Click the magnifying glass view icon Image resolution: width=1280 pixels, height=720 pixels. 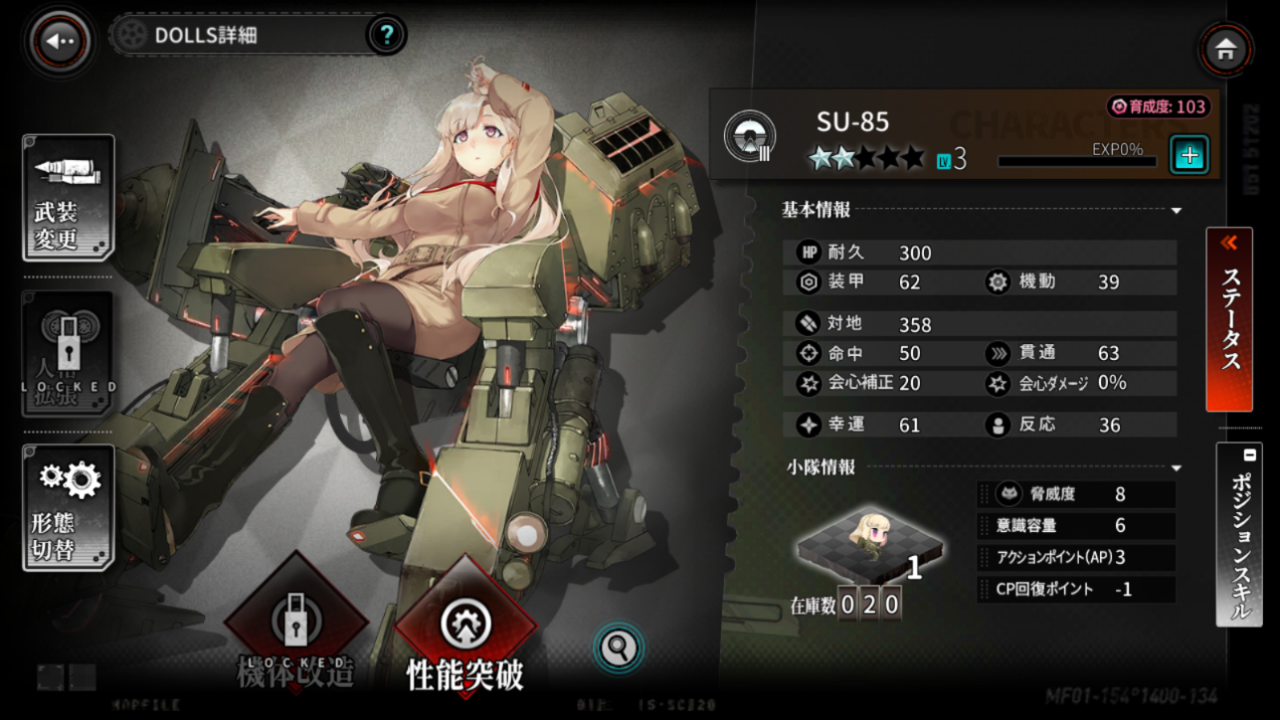click(x=619, y=648)
